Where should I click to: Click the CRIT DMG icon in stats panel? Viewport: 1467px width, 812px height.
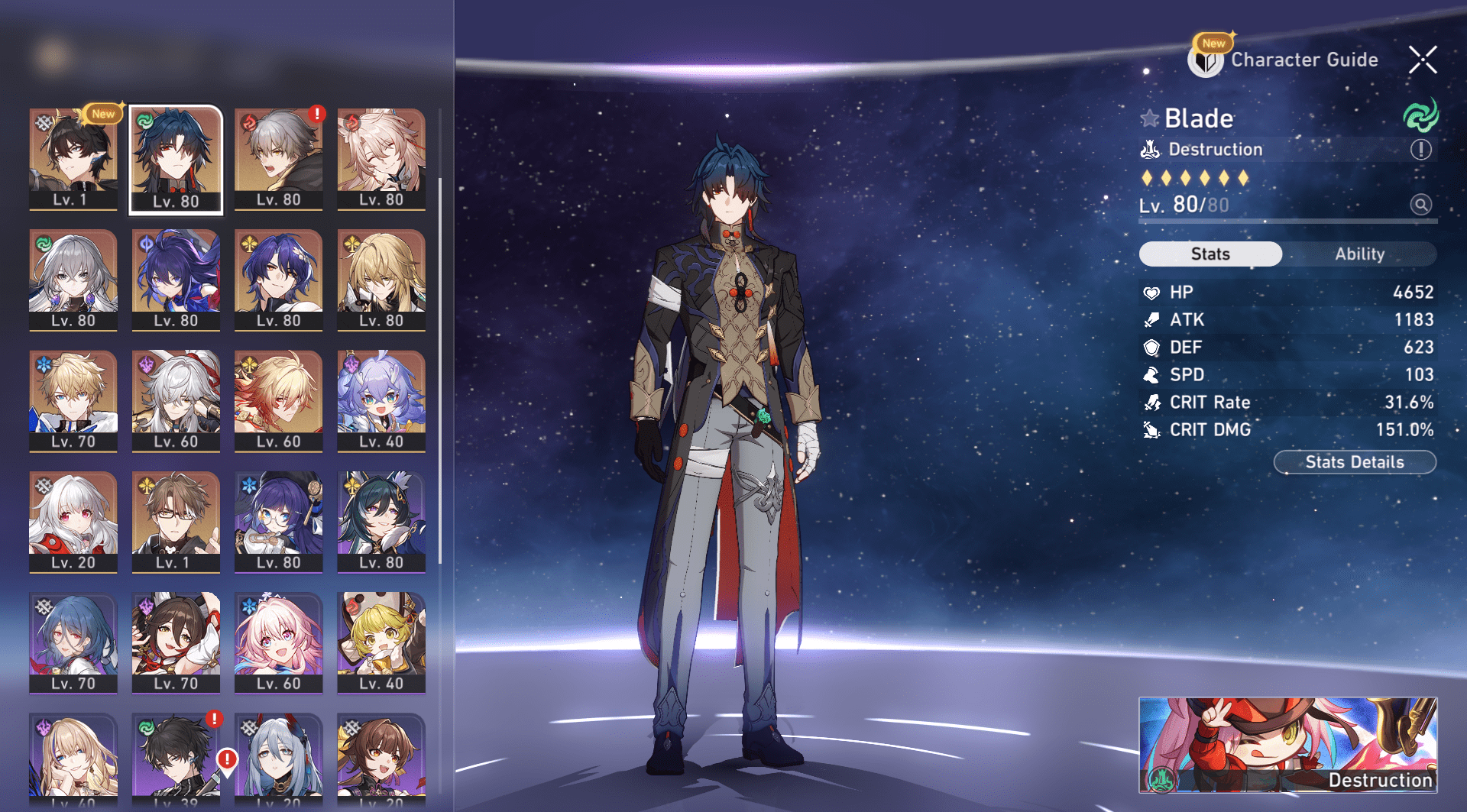[x=1153, y=429]
